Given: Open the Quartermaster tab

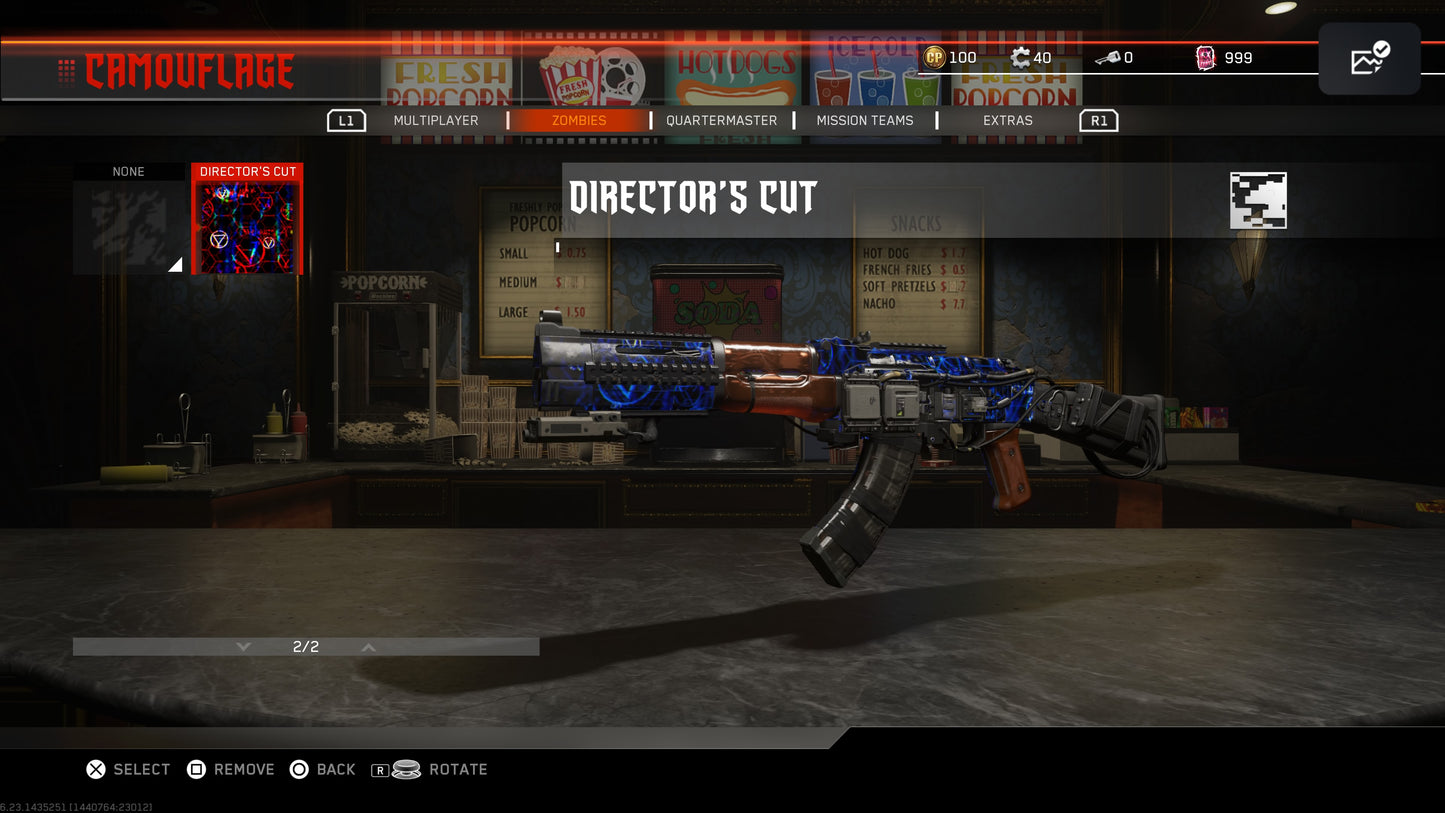Looking at the screenshot, I should point(721,120).
